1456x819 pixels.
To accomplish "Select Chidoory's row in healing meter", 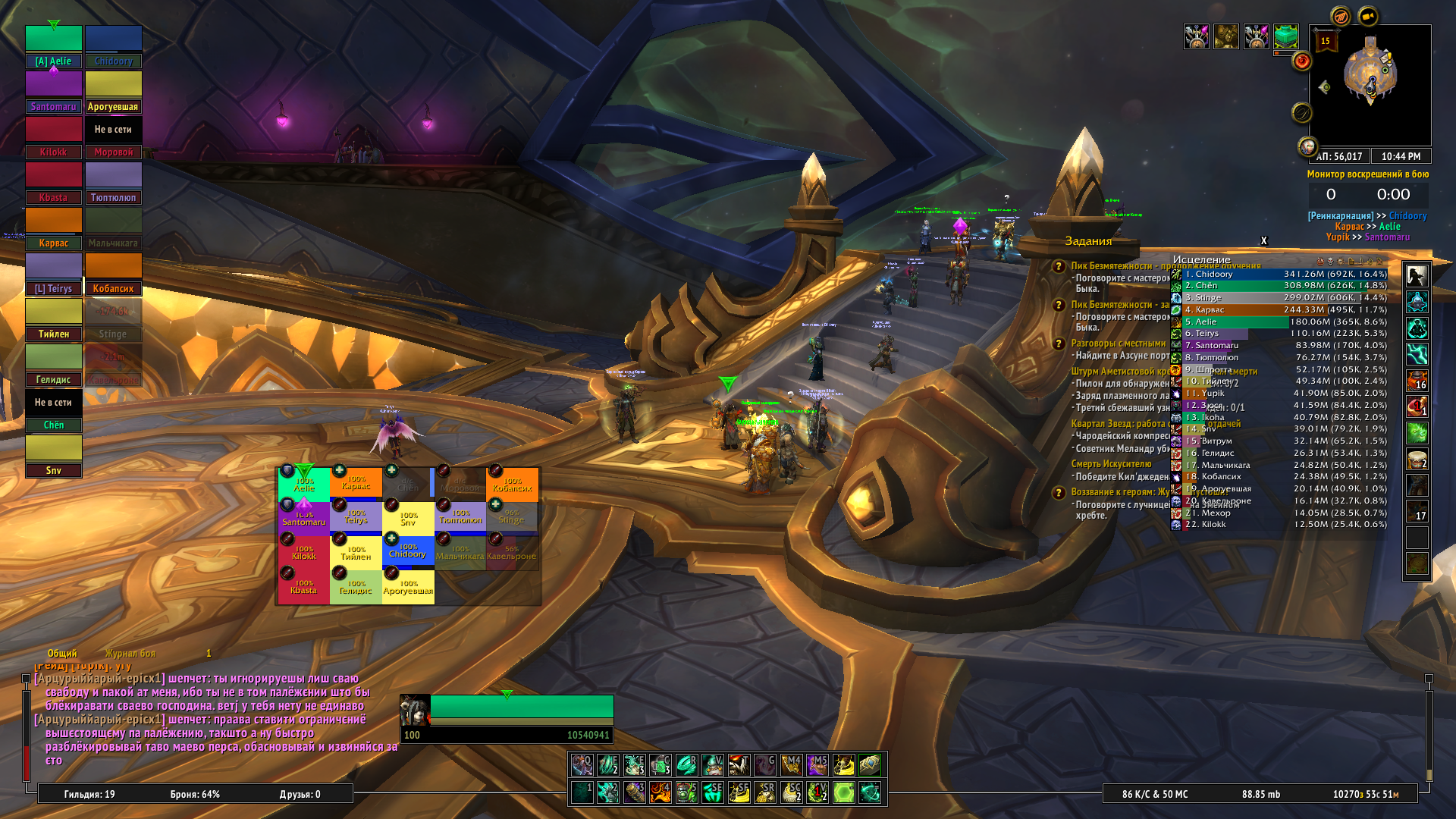I will 1280,274.
